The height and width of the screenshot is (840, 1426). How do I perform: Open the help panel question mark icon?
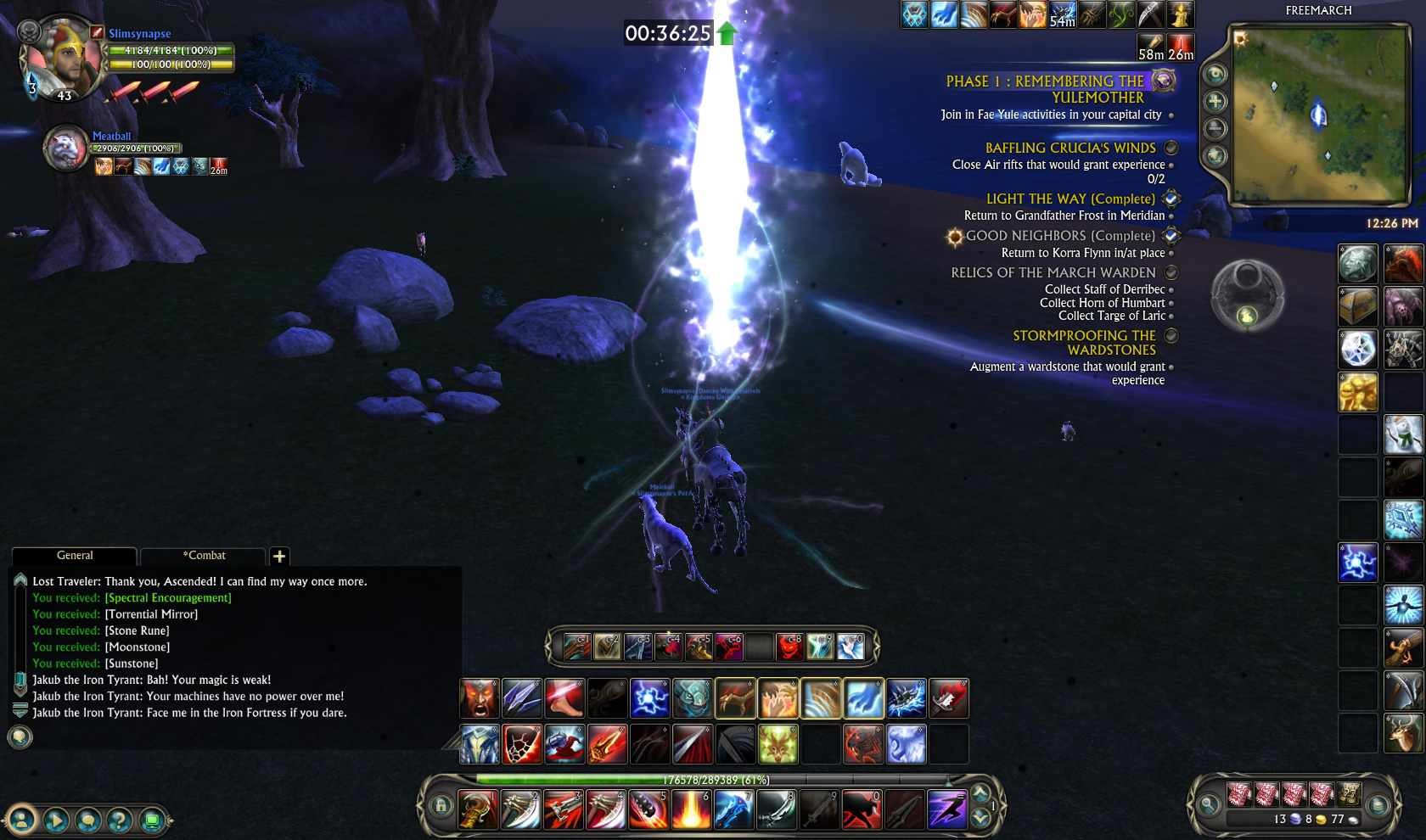119,821
